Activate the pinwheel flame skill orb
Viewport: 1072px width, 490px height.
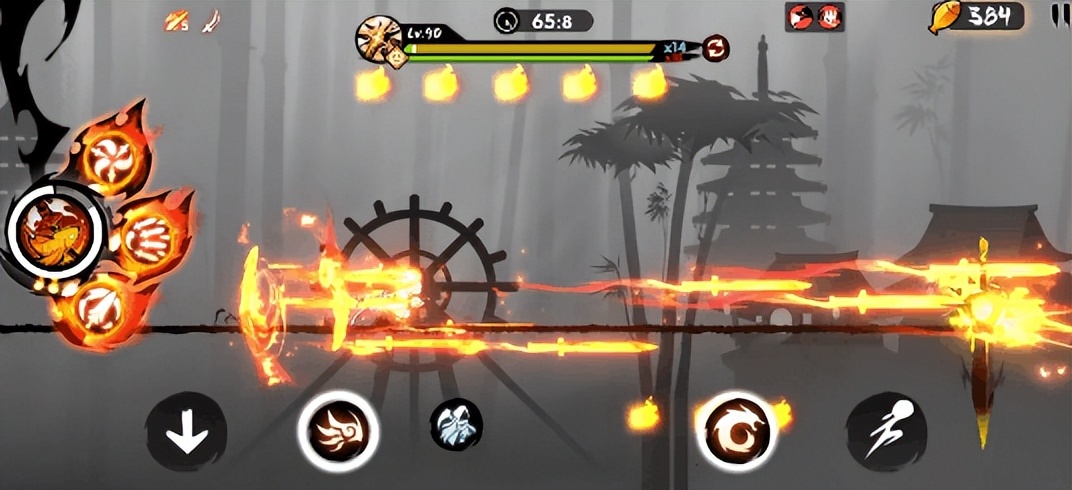(x=112, y=155)
